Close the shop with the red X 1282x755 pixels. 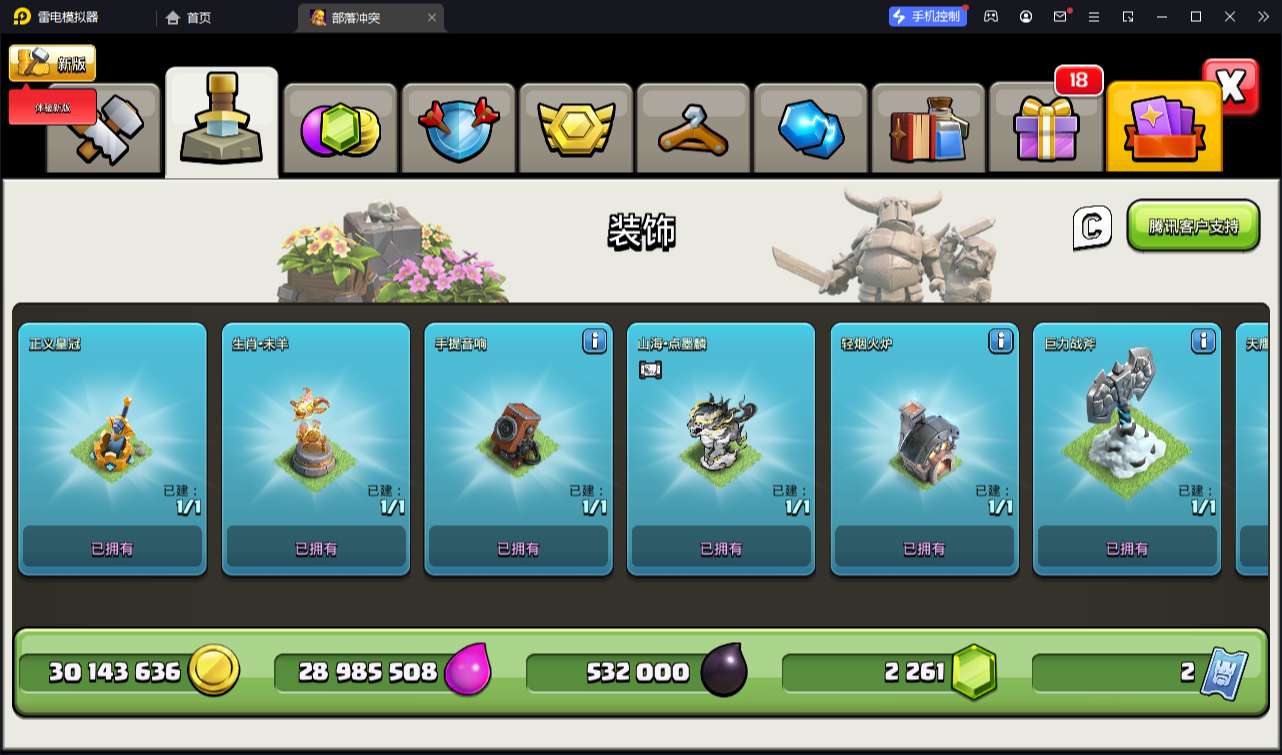[x=1231, y=87]
